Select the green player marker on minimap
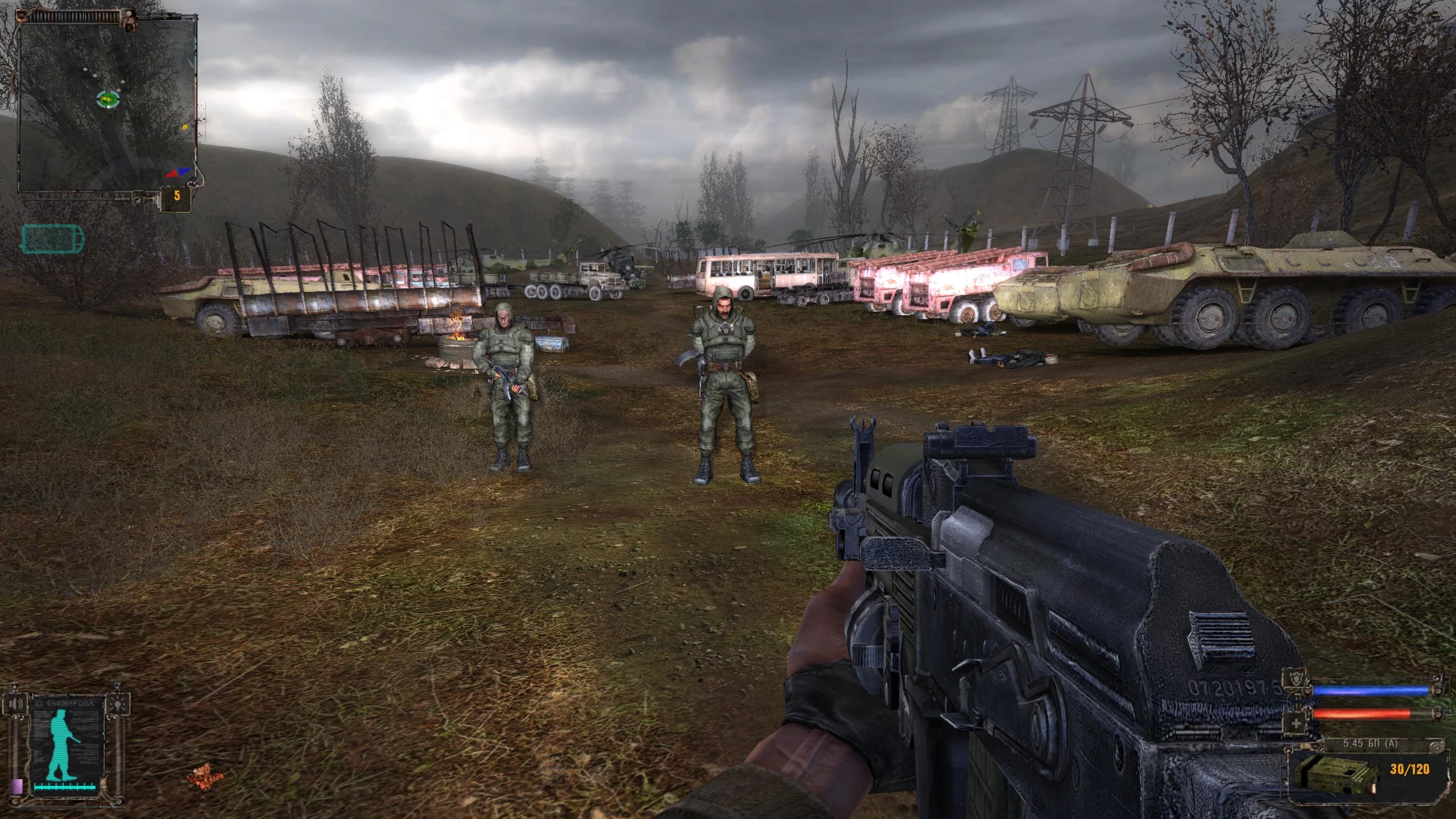Screen dimensions: 1456x819 [107, 100]
